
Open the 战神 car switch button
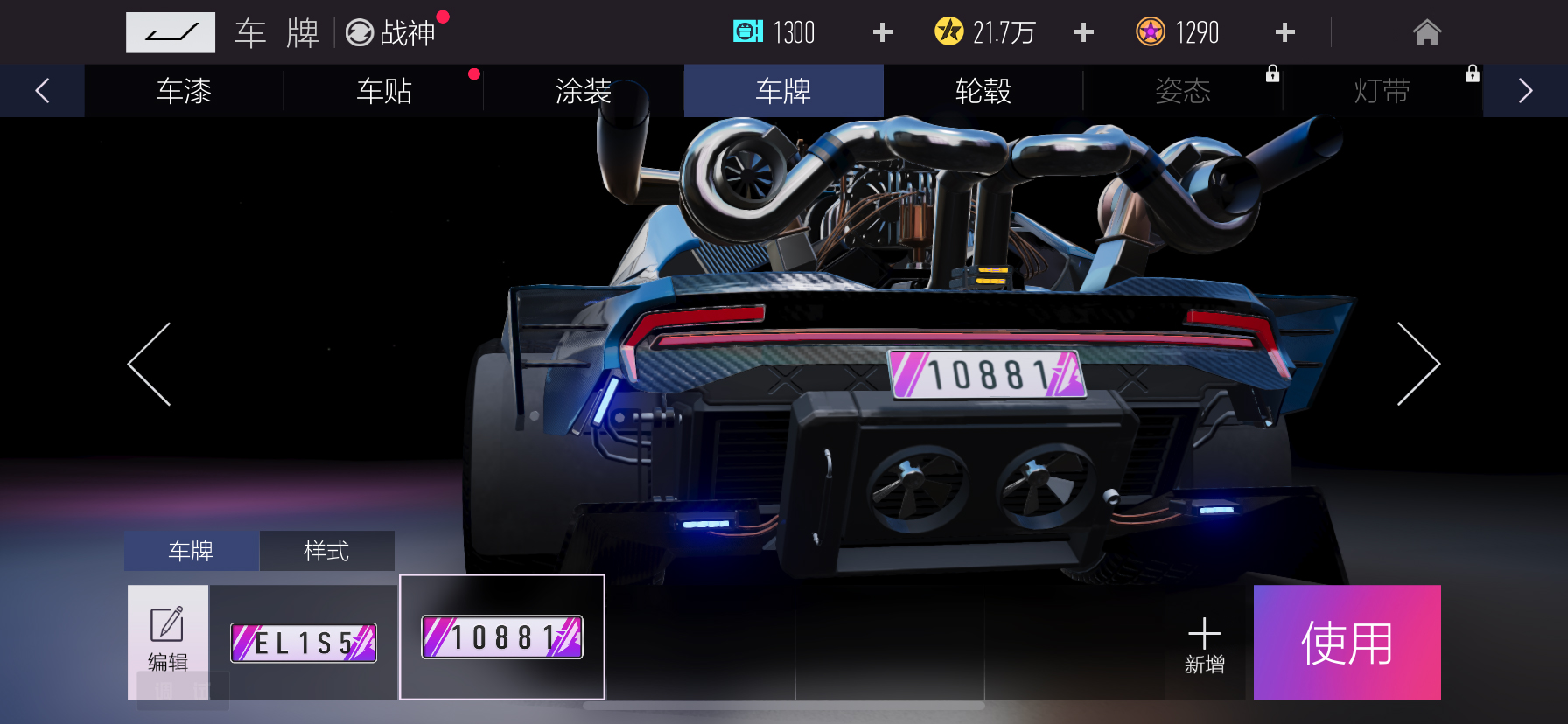pyautogui.click(x=391, y=33)
